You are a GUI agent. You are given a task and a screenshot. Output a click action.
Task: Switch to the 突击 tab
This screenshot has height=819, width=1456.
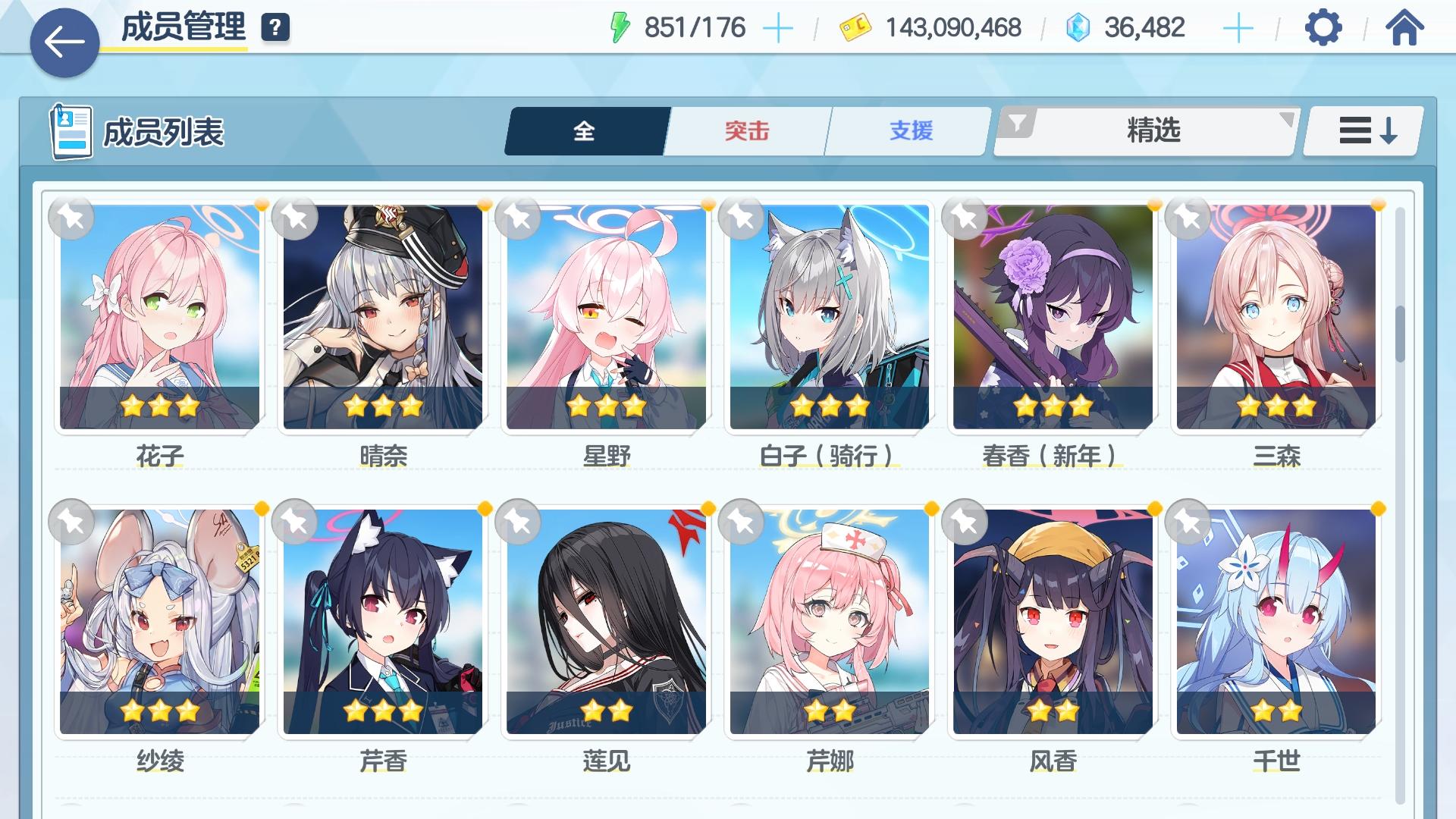746,130
